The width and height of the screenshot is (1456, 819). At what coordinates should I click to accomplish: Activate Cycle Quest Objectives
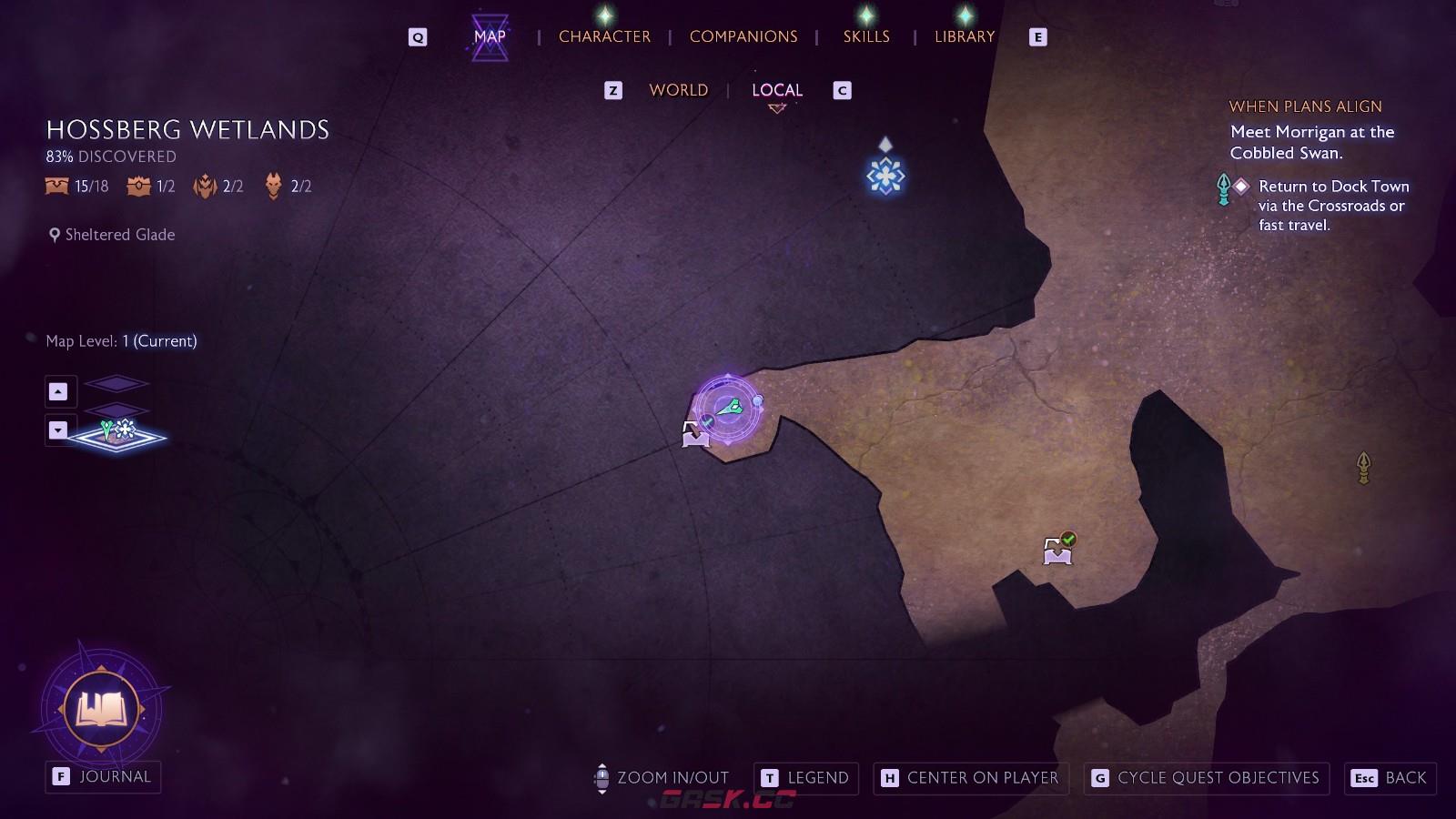(x=1206, y=778)
